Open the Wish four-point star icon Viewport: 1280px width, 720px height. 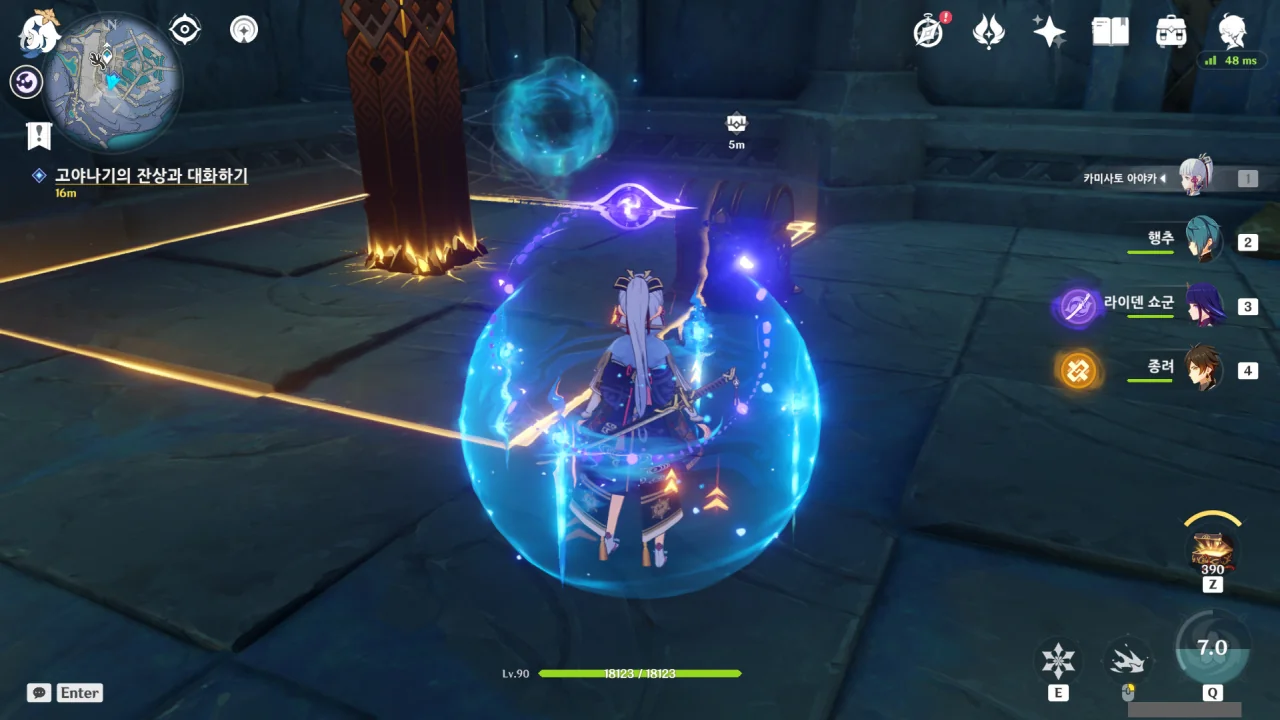(1049, 32)
